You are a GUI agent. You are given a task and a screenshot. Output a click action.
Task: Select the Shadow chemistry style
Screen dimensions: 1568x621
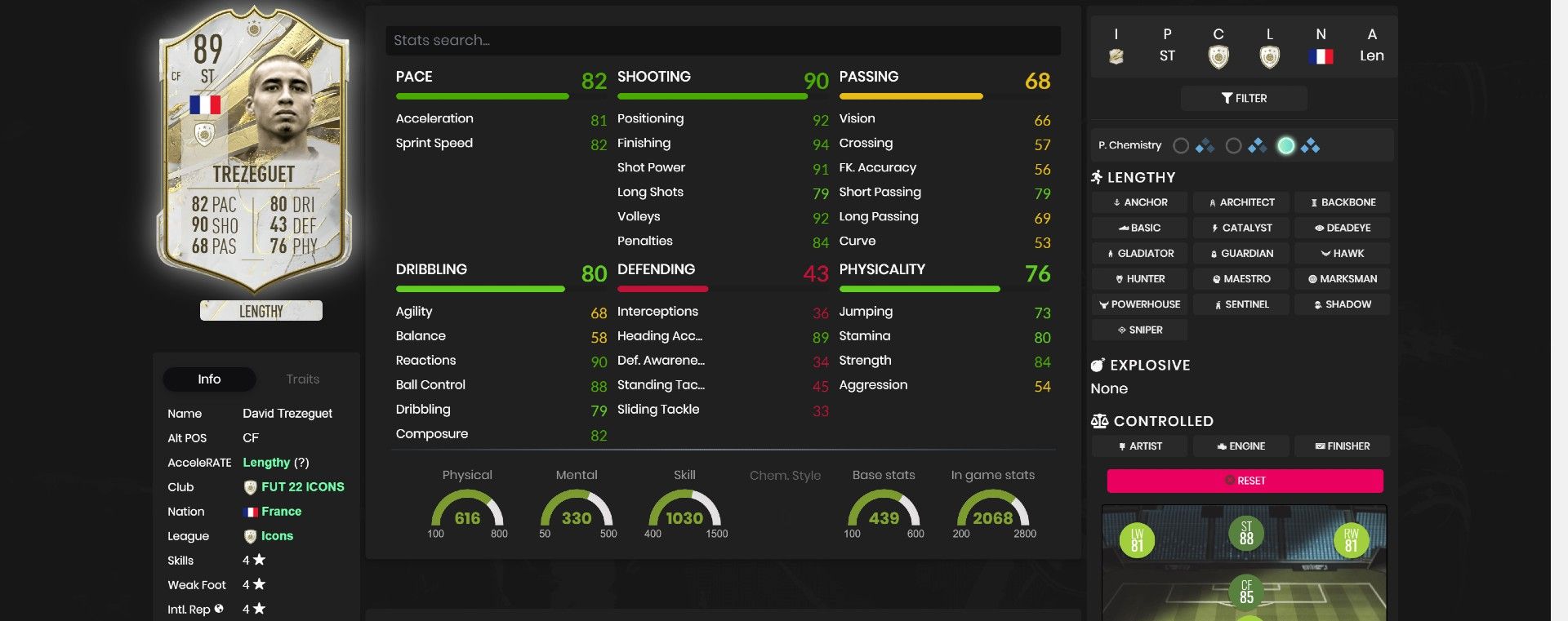(1342, 304)
